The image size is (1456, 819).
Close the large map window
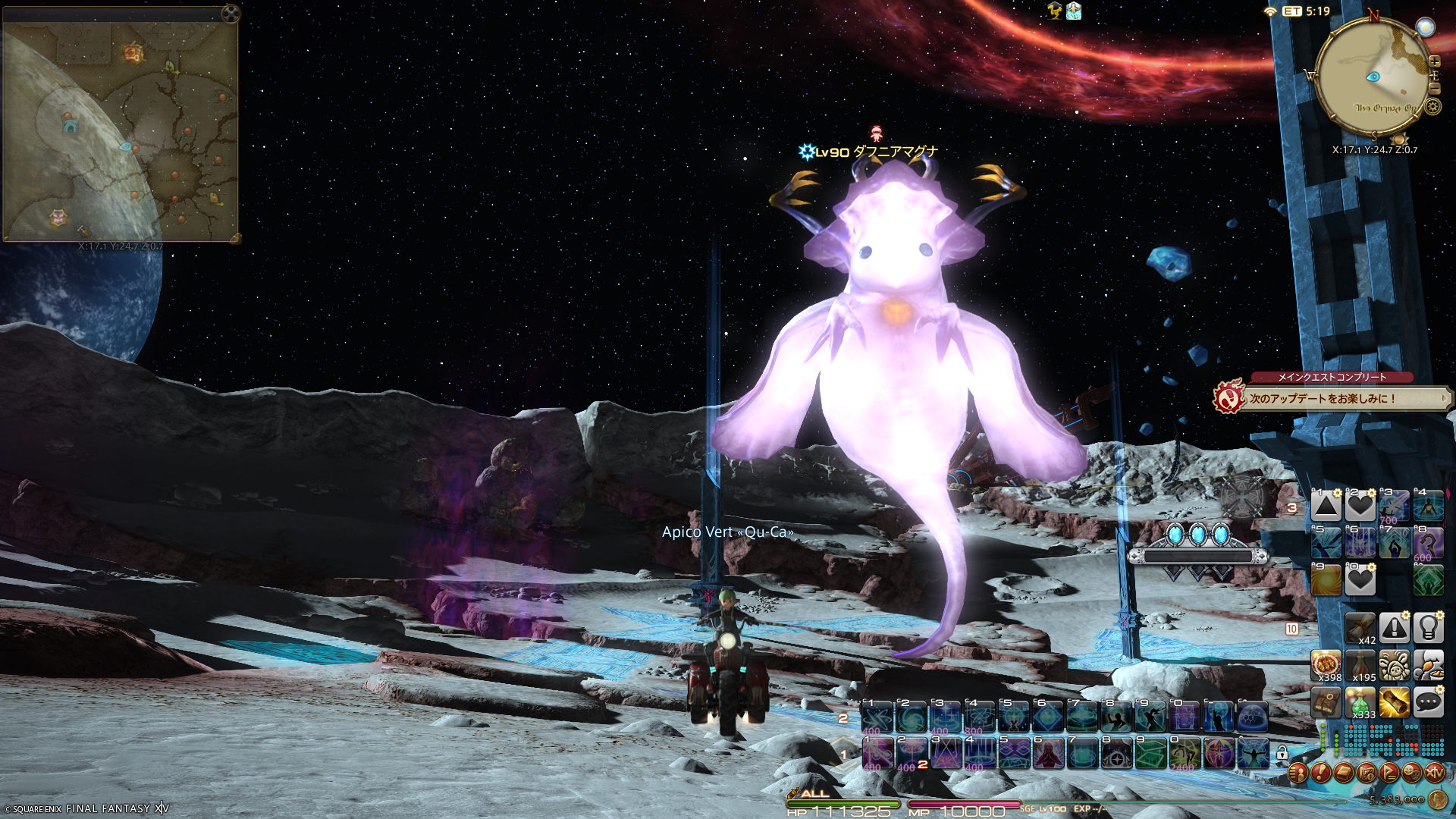(x=231, y=13)
